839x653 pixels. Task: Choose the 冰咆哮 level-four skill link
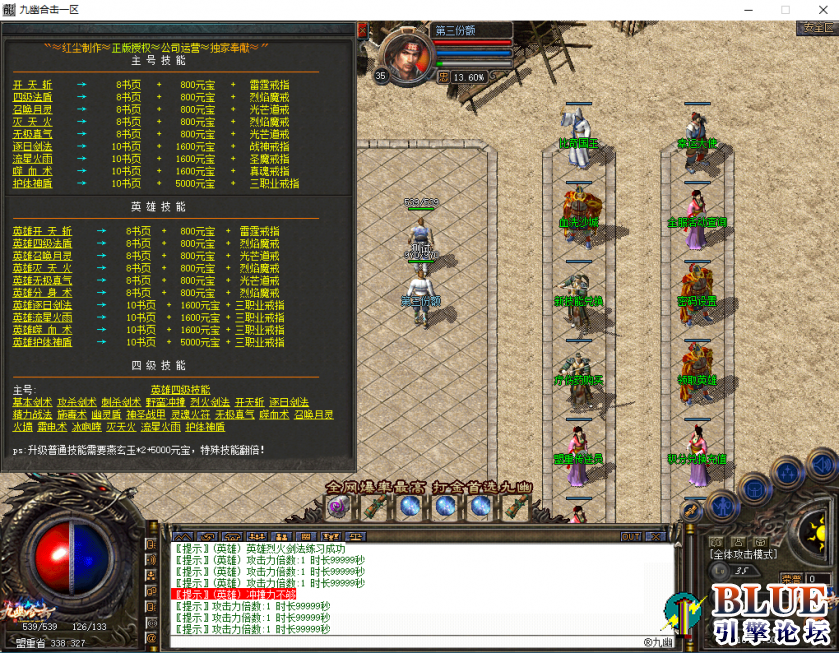pos(85,426)
